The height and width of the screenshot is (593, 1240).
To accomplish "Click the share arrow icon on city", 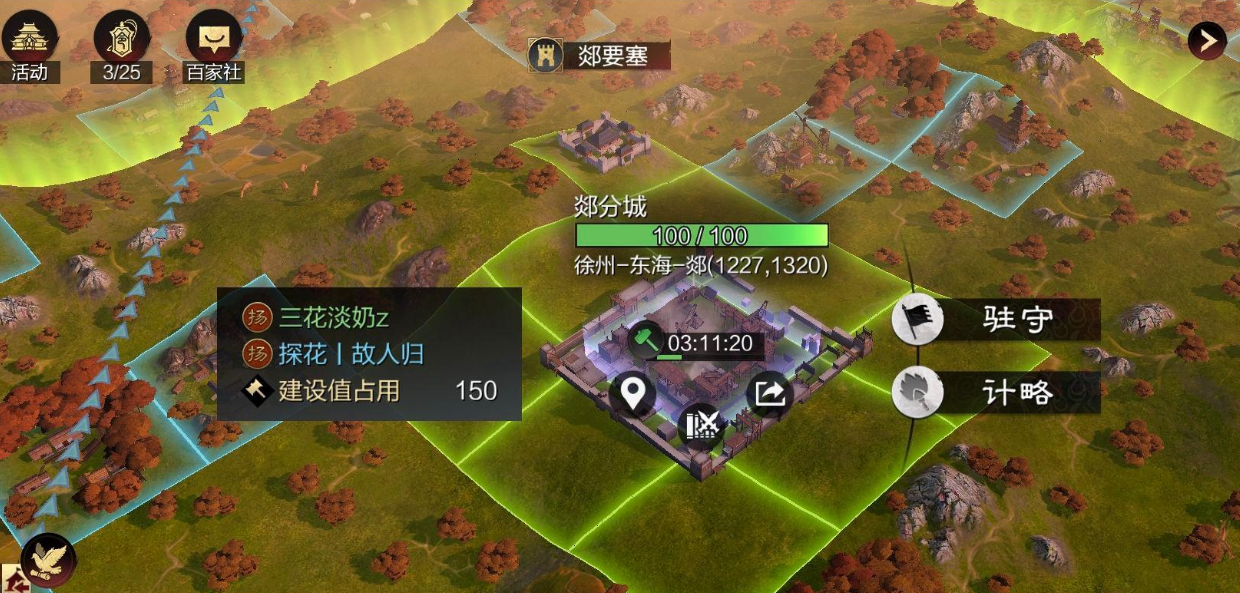I will [x=768, y=393].
